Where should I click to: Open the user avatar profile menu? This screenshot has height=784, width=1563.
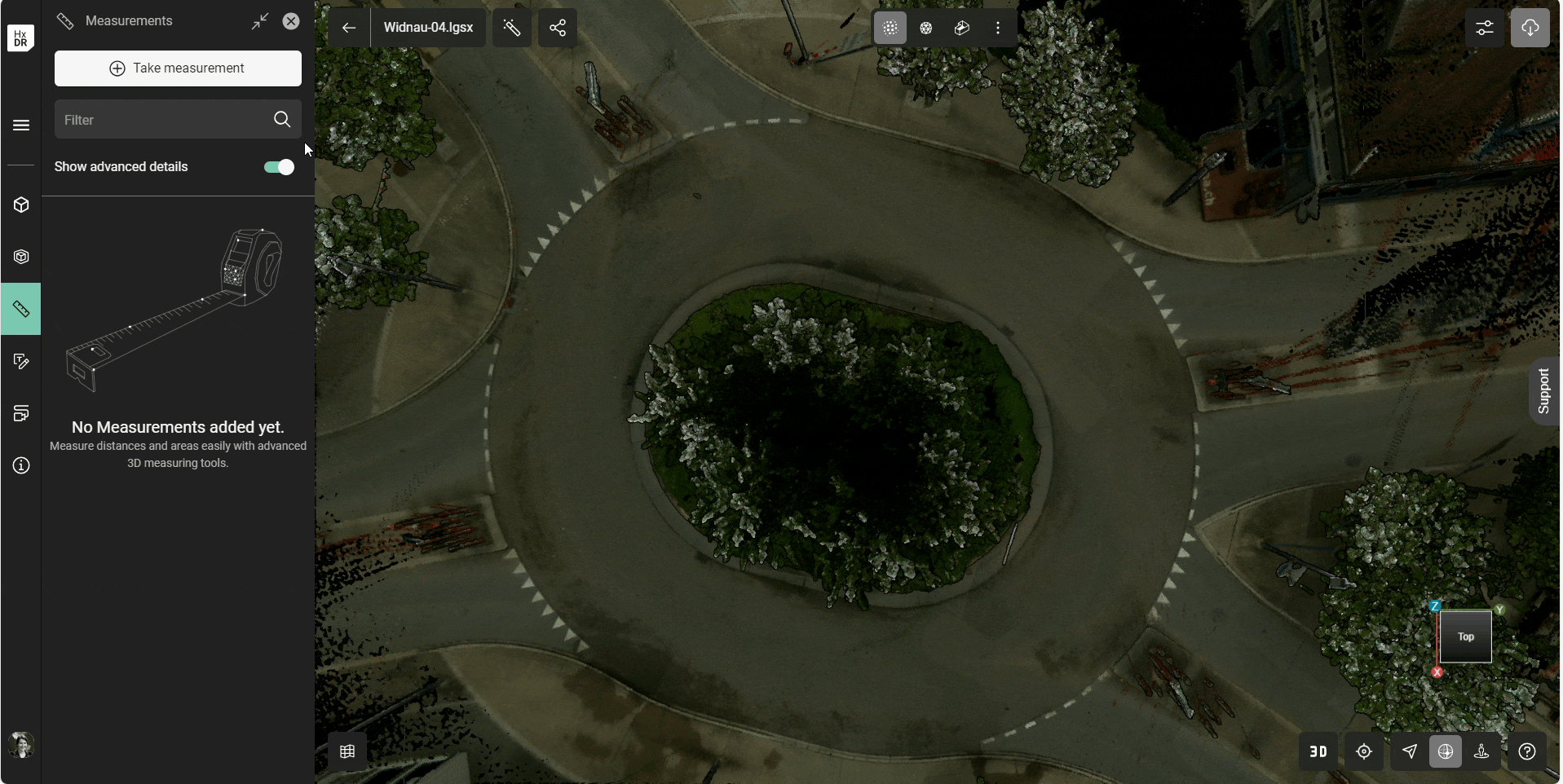pos(20,745)
